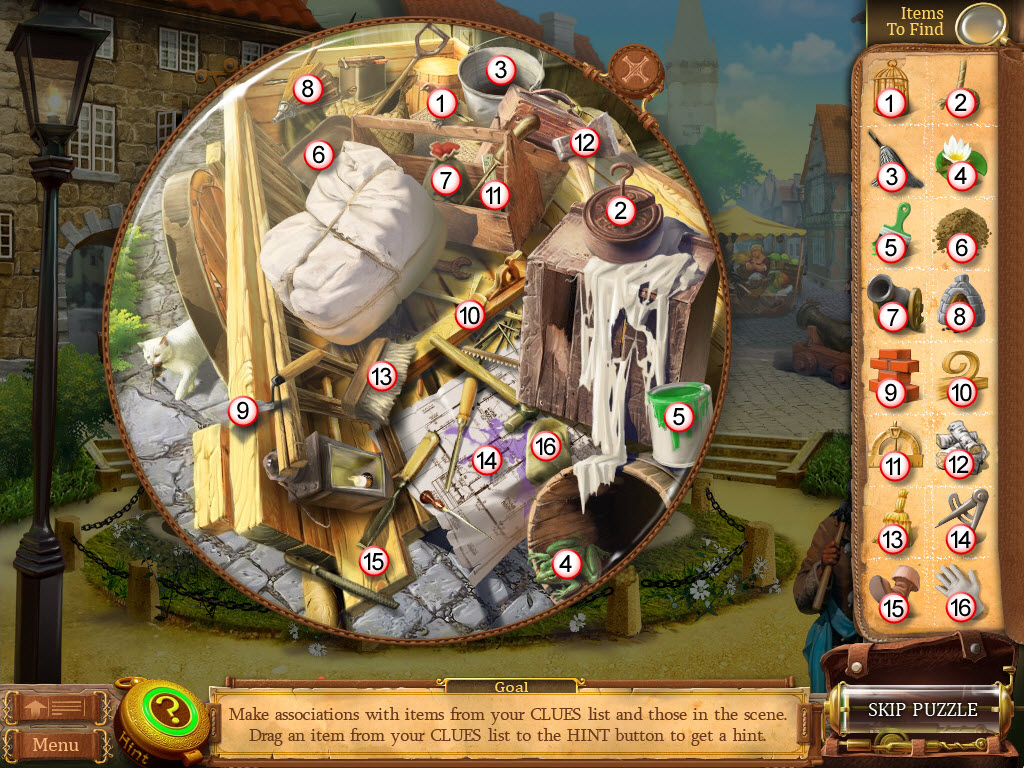
Task: Select the white glove clue item
Action: [961, 590]
